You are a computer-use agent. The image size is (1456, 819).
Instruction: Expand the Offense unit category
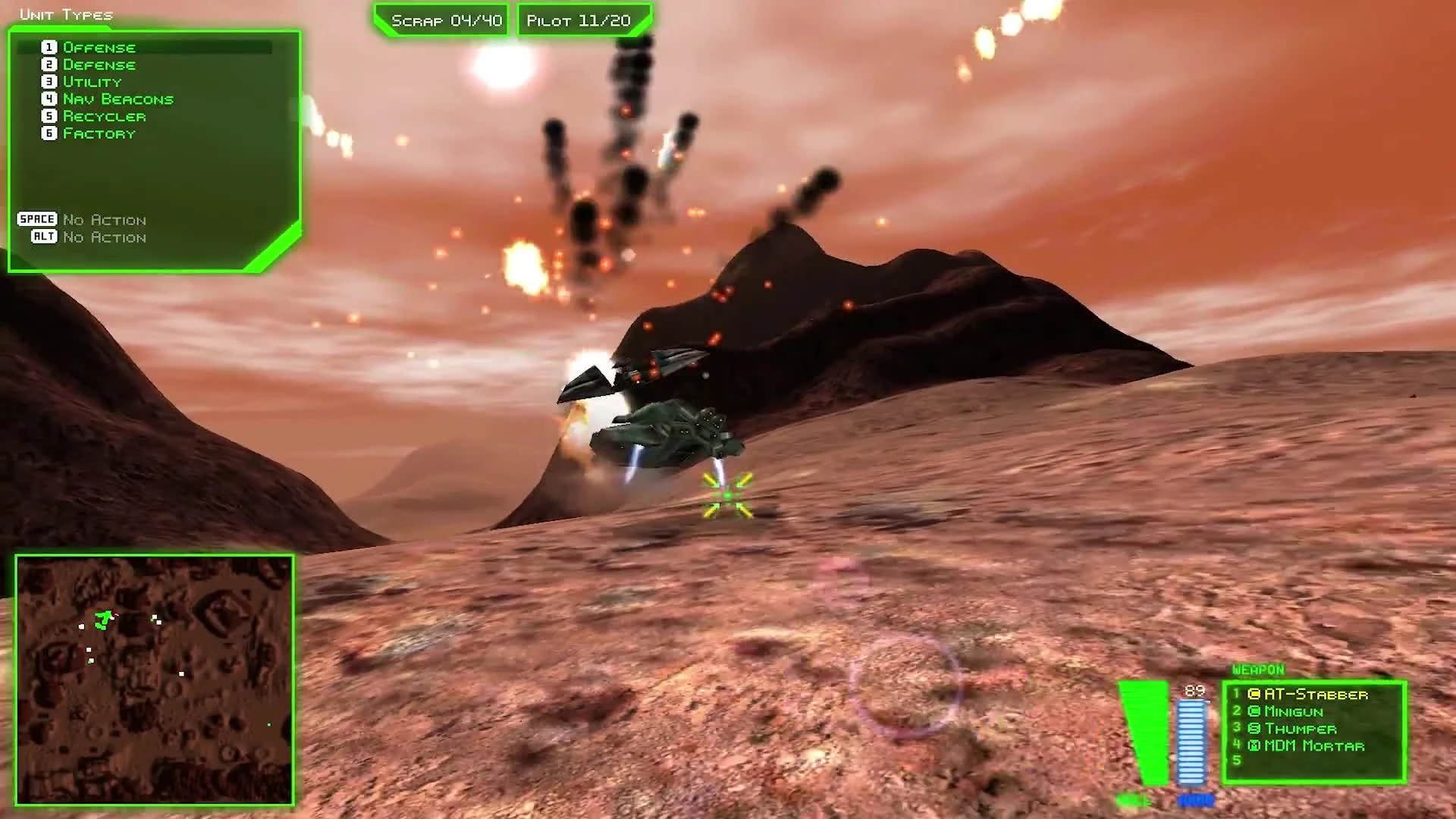click(99, 47)
